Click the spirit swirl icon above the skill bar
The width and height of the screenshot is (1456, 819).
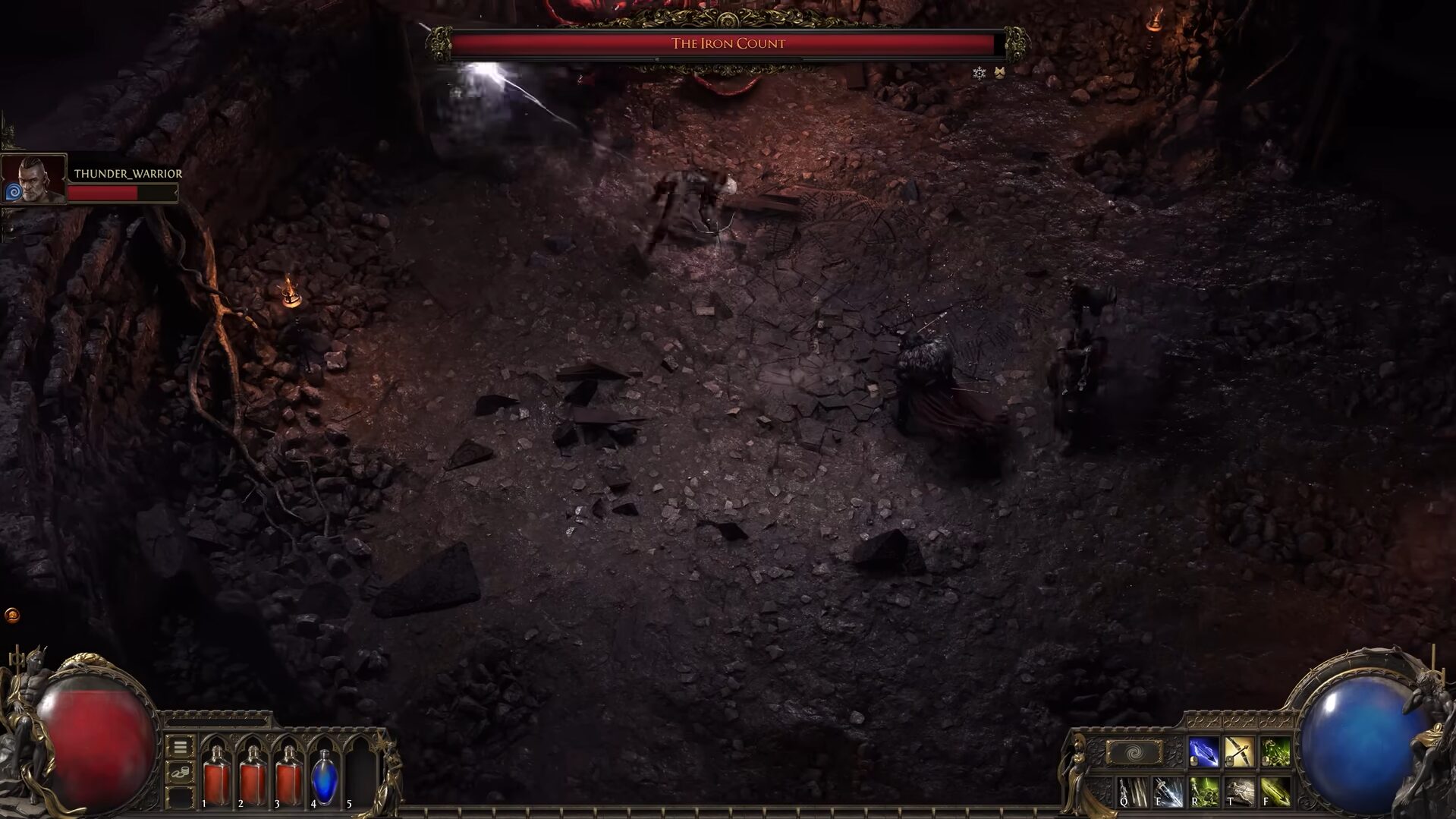point(1134,751)
